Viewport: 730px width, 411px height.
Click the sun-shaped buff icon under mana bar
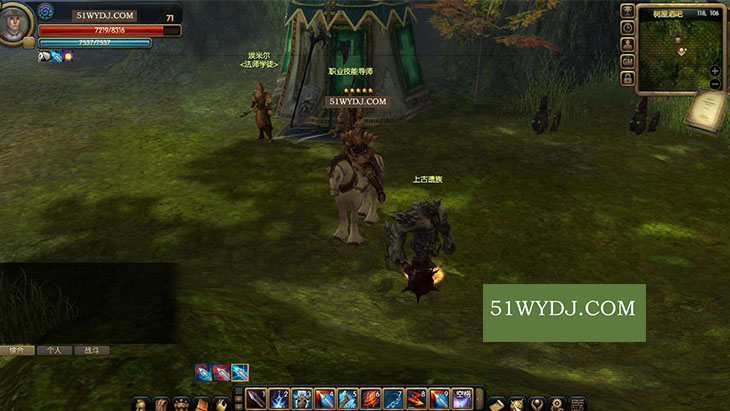coord(69,57)
